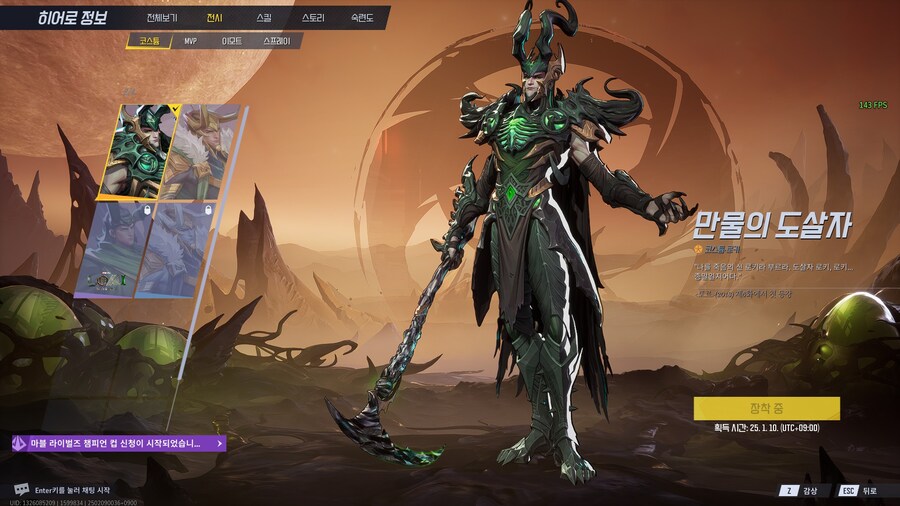Open the Marvel Rivals championship cup notice

pos(118,442)
